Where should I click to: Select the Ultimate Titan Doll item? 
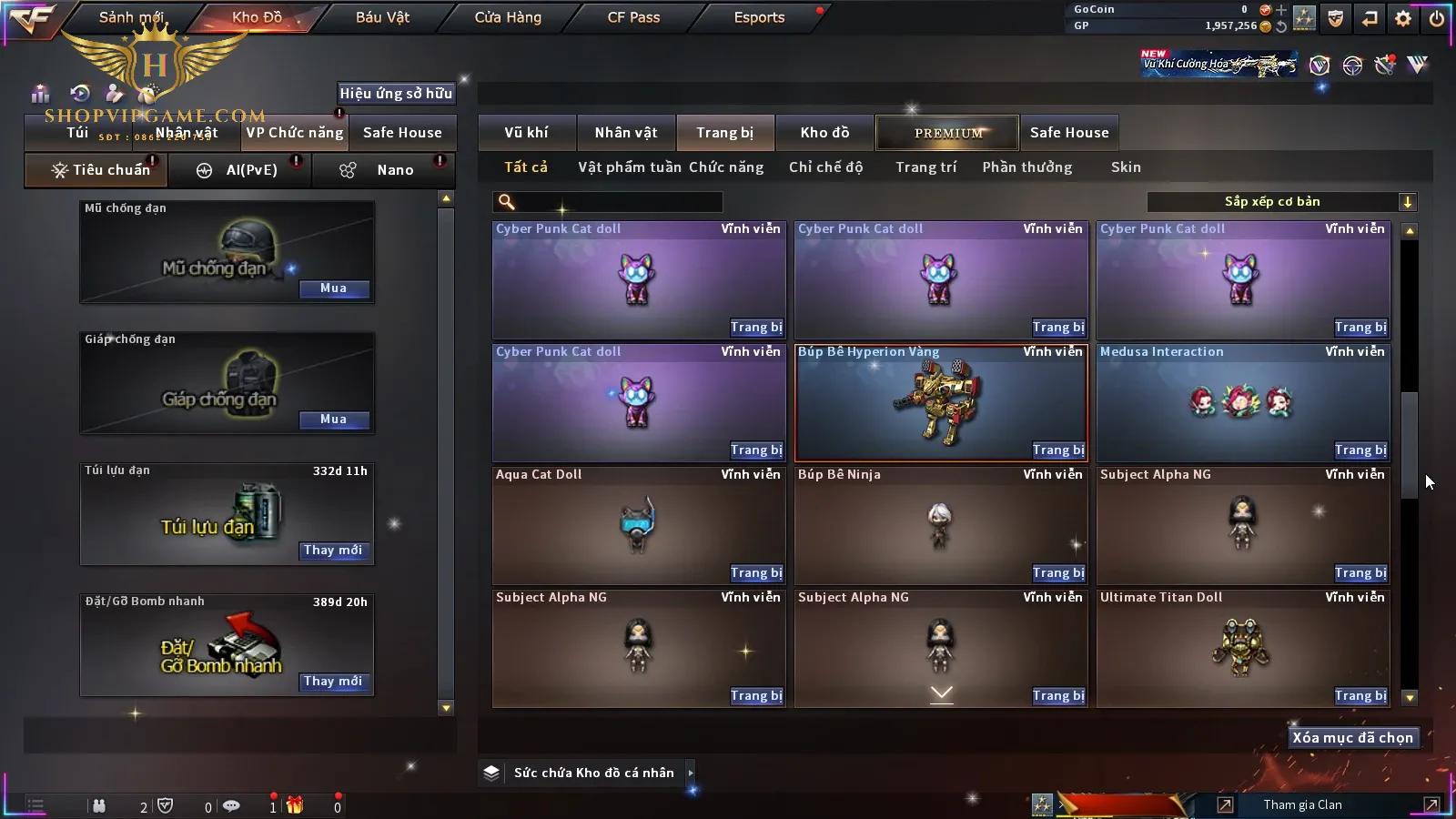pyautogui.click(x=1242, y=648)
